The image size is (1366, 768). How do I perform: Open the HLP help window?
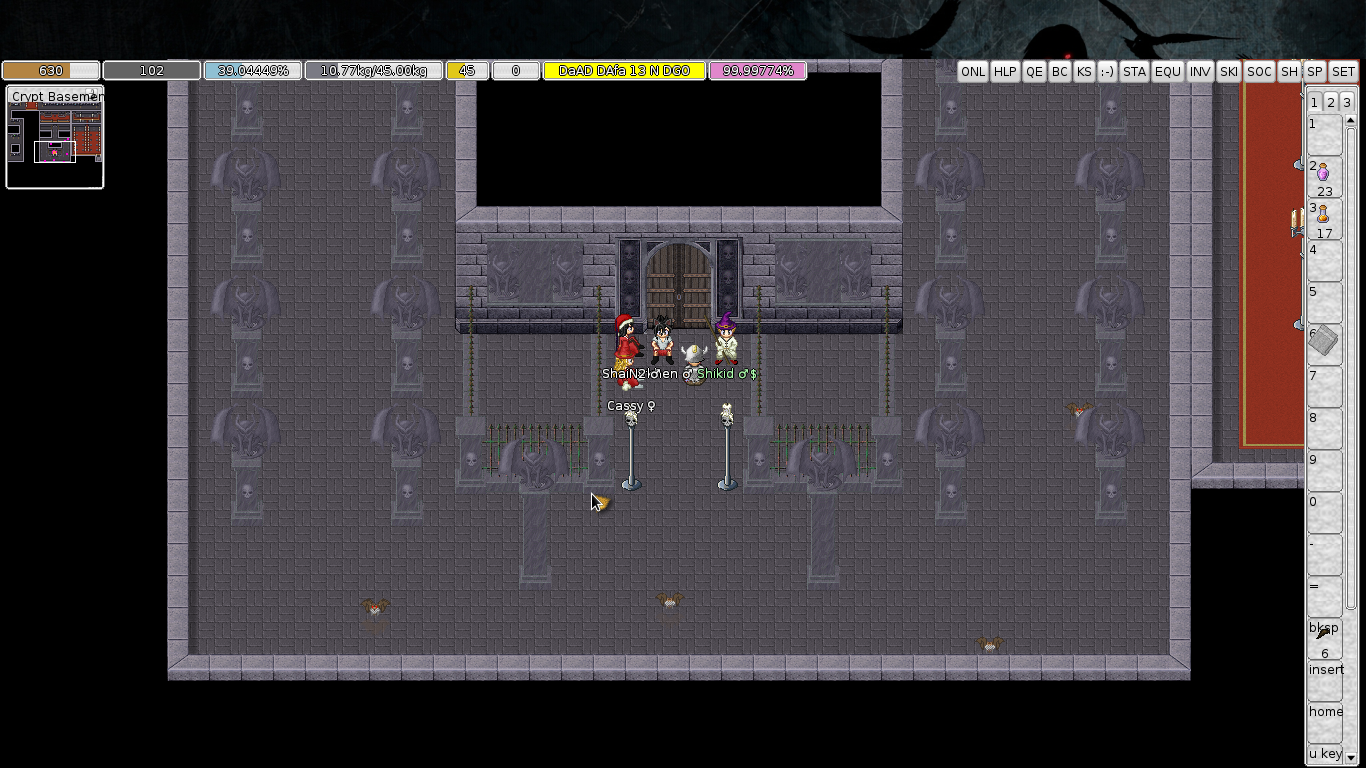pos(1005,72)
